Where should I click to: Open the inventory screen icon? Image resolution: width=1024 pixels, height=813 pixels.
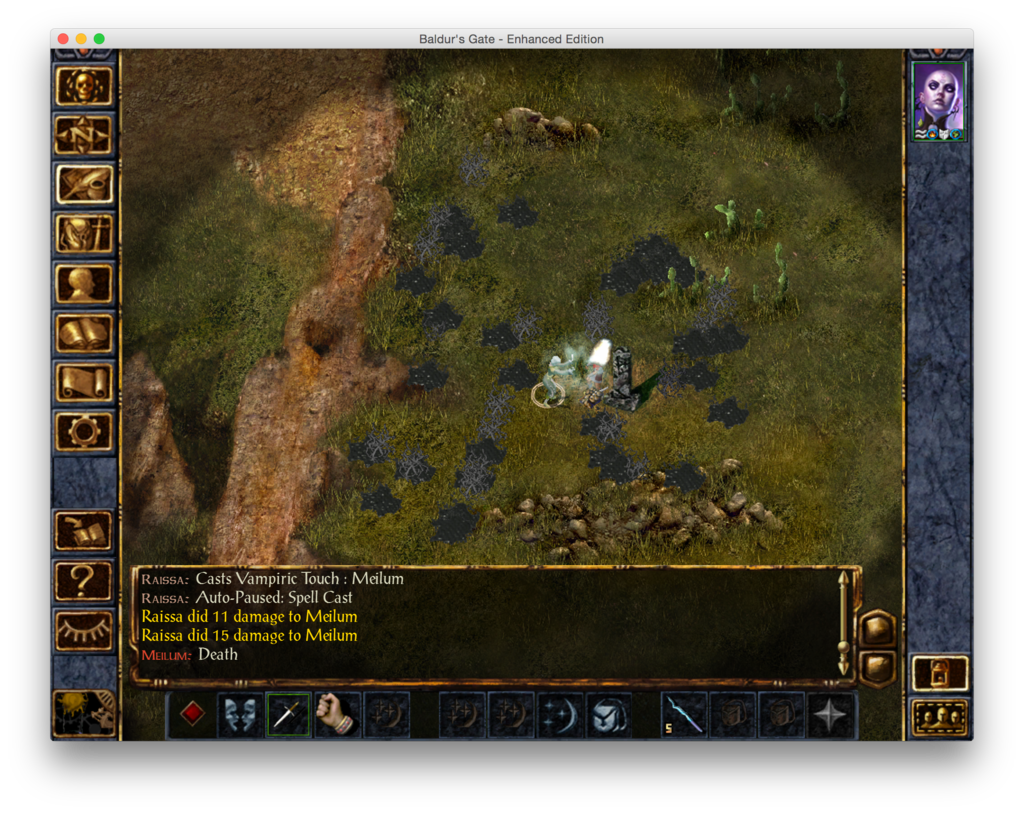point(84,234)
